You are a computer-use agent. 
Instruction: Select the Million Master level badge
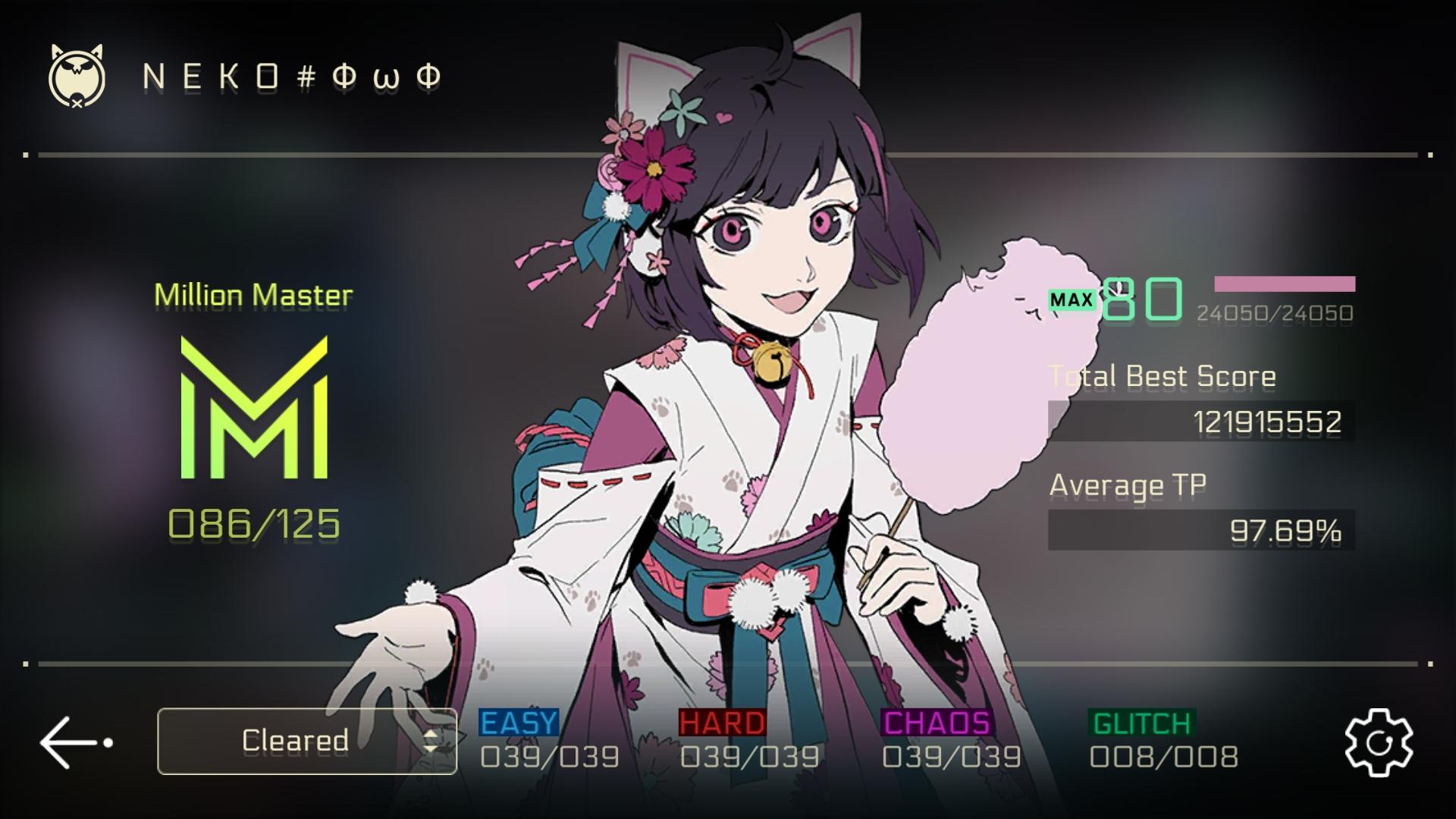[253, 297]
